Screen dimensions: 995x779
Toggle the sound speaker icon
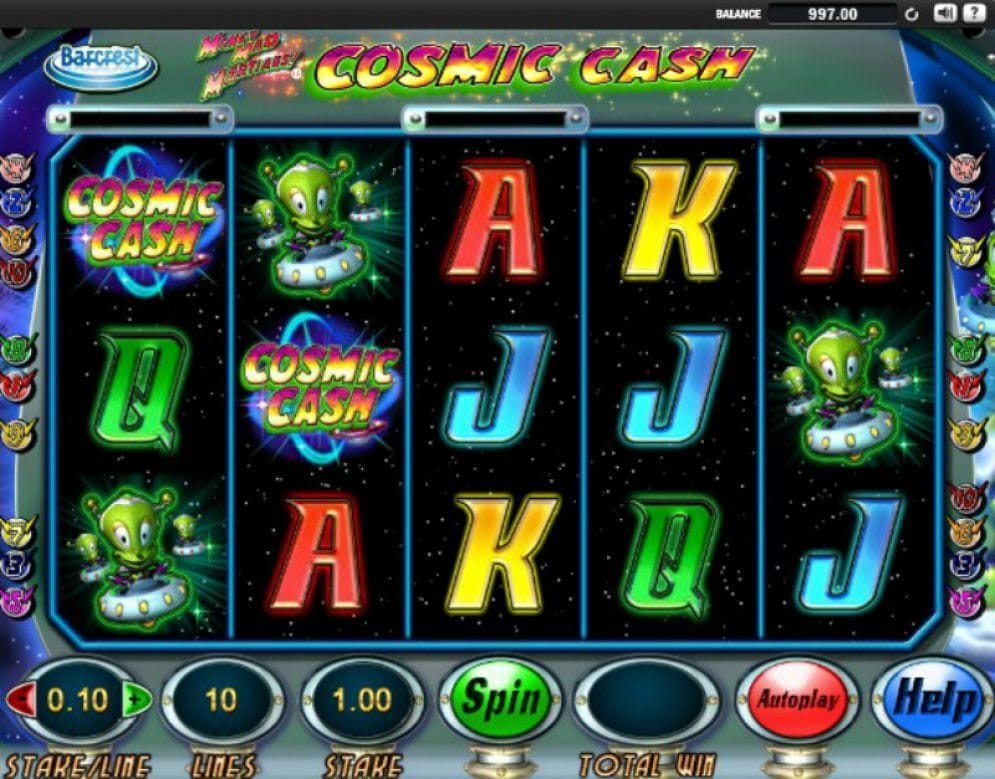(945, 13)
